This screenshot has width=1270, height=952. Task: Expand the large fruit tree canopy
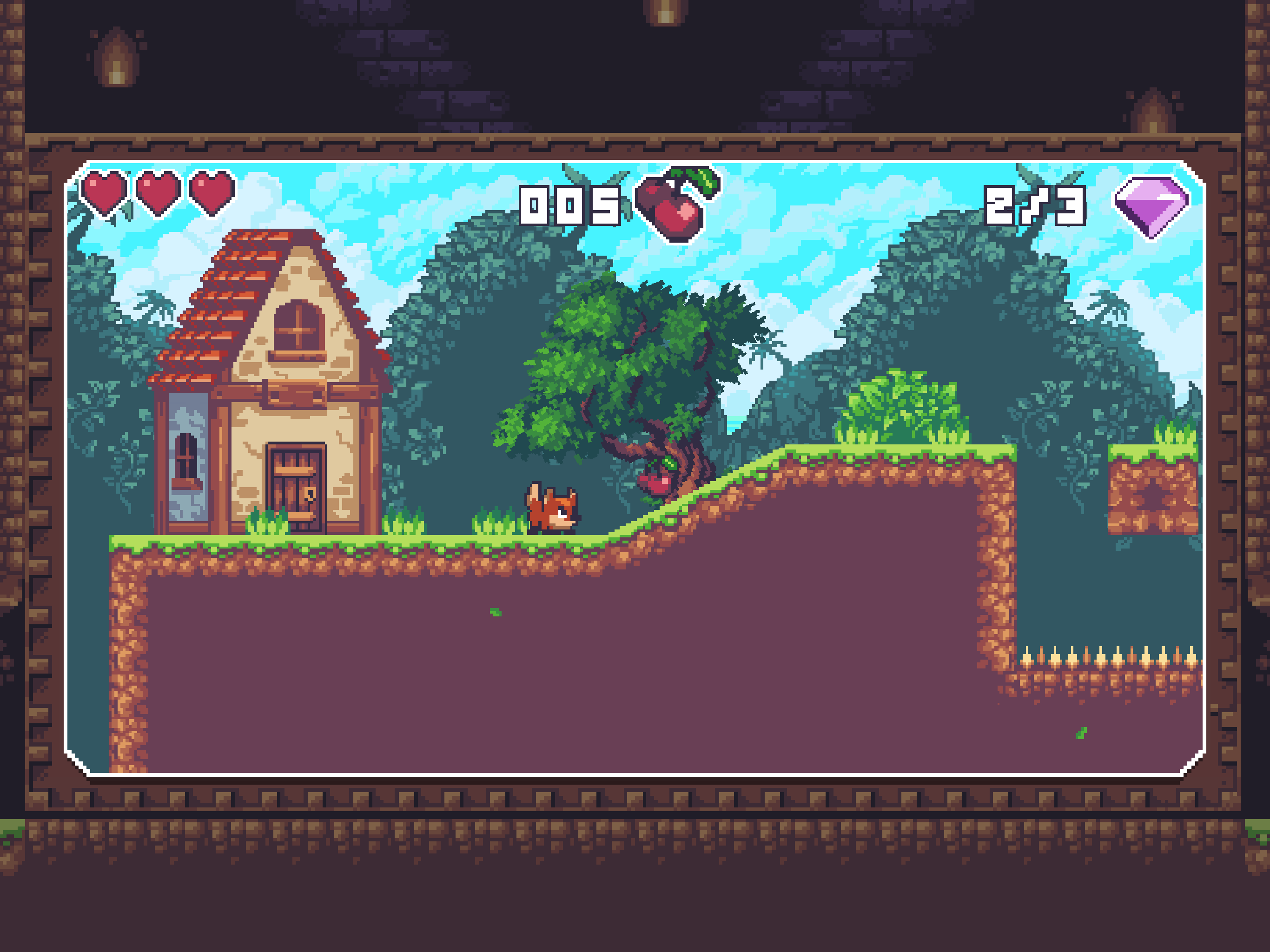620,356
